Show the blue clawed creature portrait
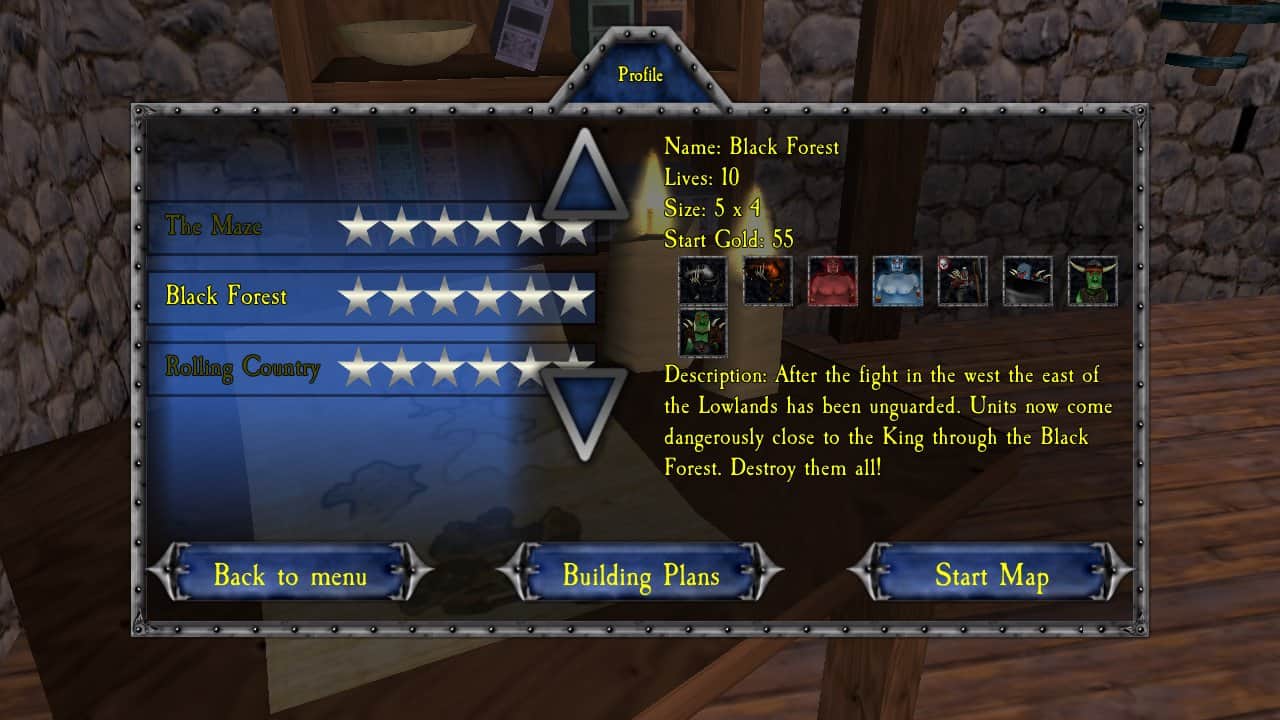Image resolution: width=1280 pixels, height=720 pixels. point(1027,281)
